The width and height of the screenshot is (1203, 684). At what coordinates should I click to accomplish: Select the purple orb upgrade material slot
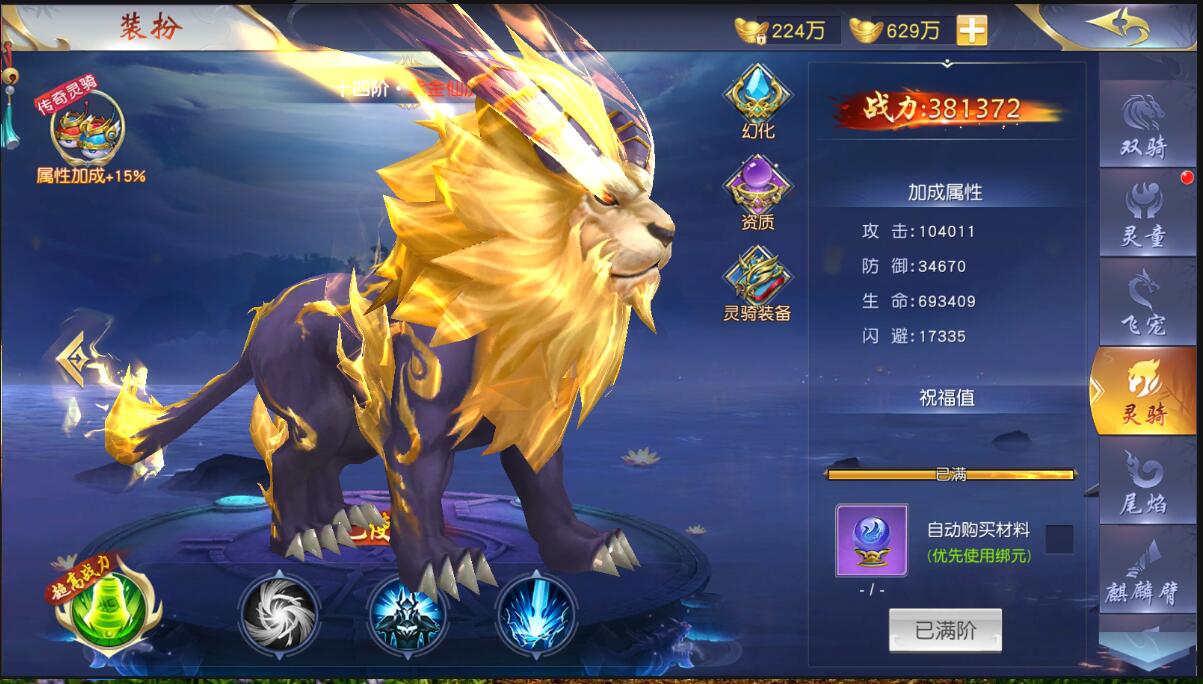(871, 540)
